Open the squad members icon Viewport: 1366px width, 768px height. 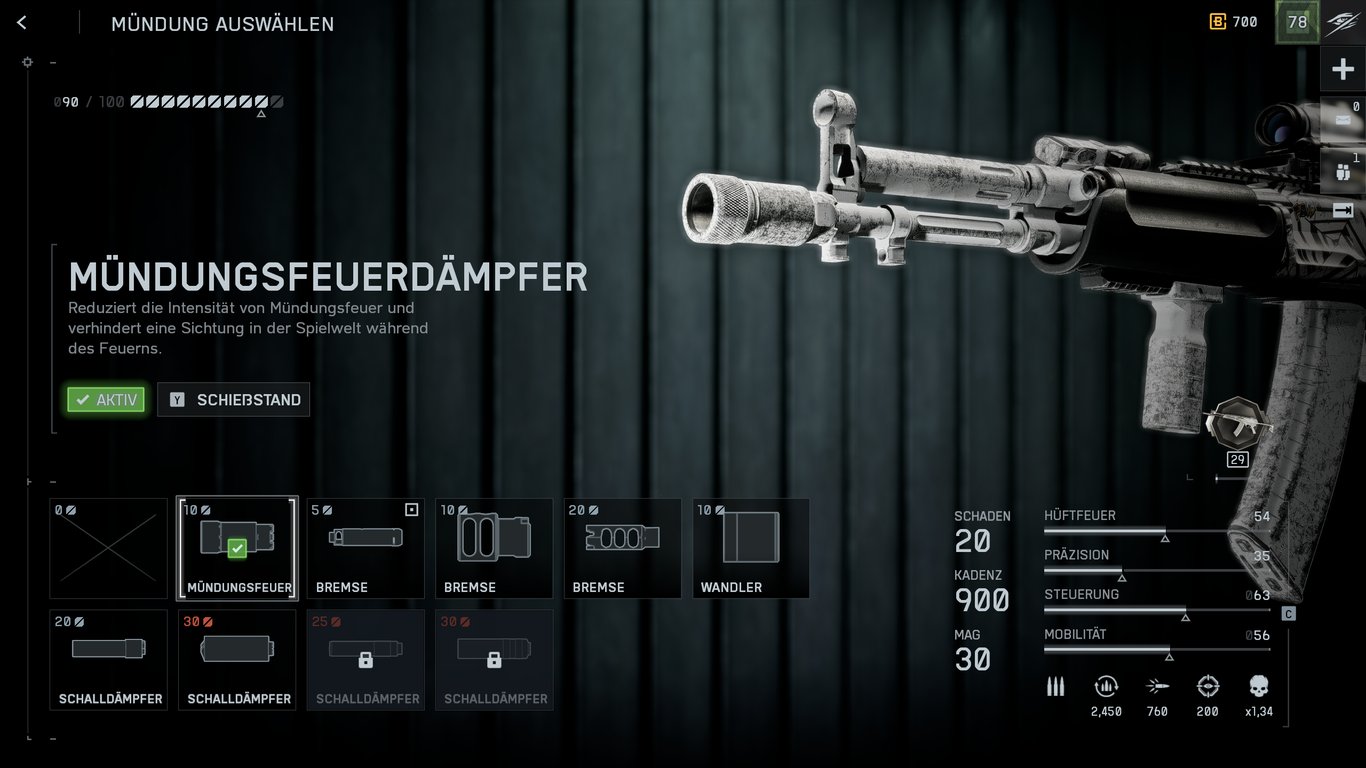(x=1342, y=170)
